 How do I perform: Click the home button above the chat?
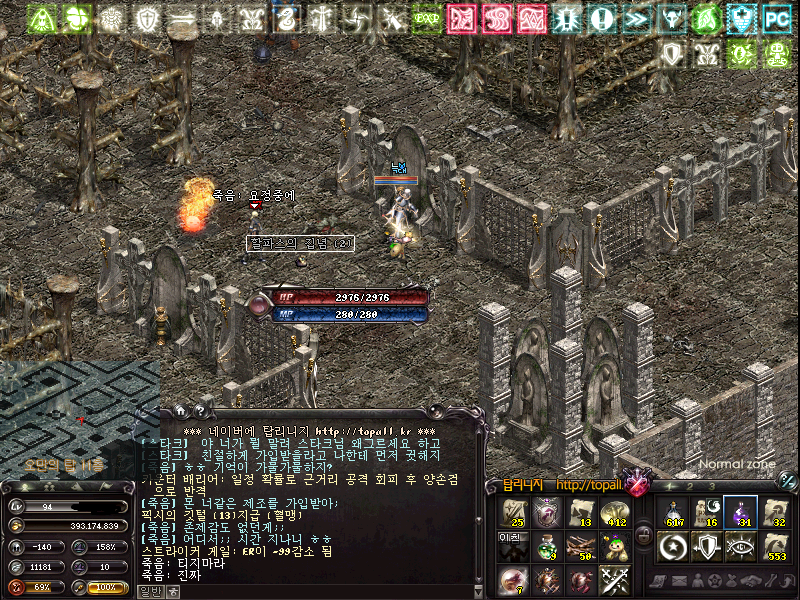pos(181,410)
